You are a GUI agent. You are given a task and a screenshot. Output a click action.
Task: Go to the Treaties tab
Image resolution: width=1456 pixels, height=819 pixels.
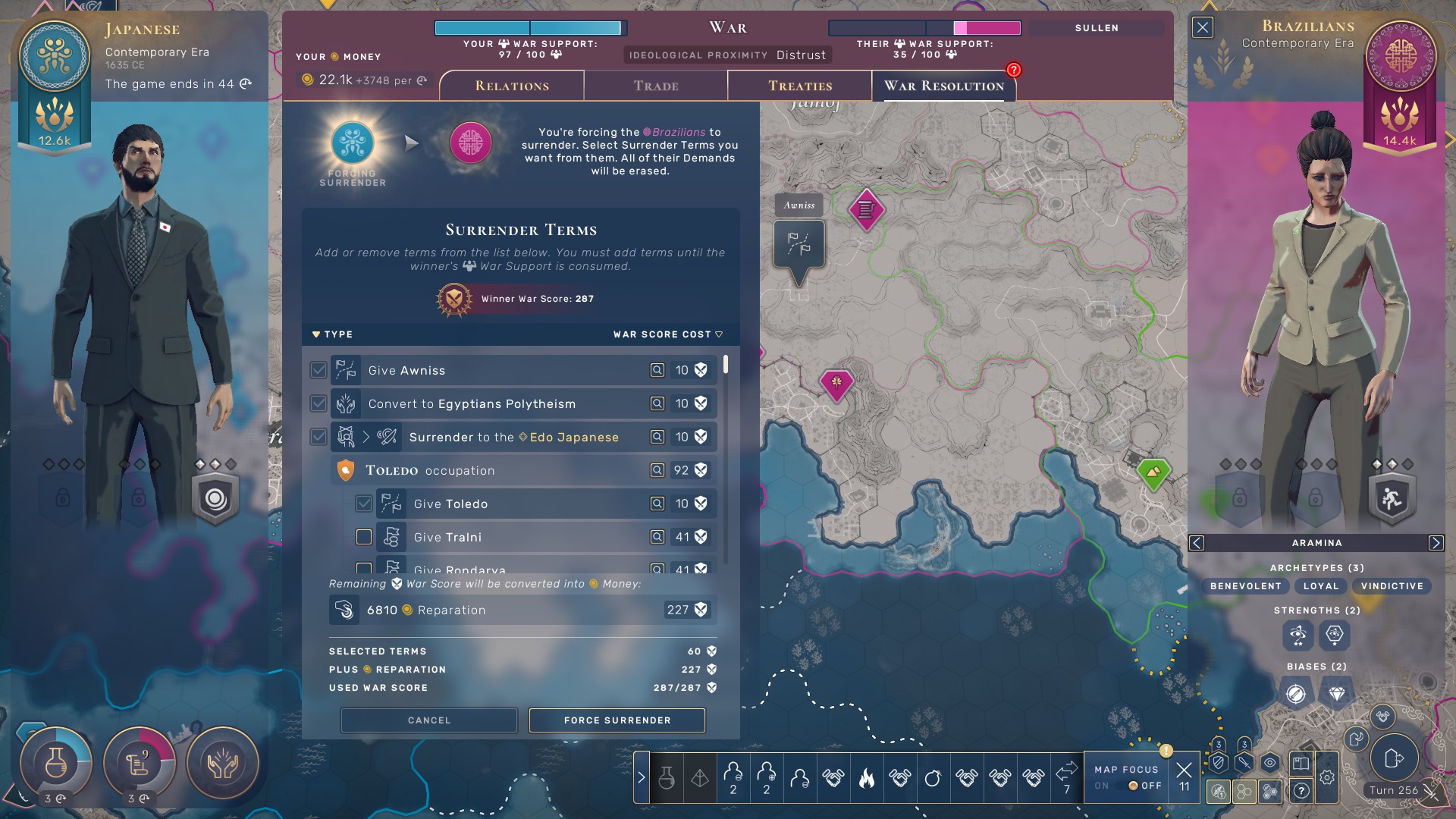click(x=800, y=86)
